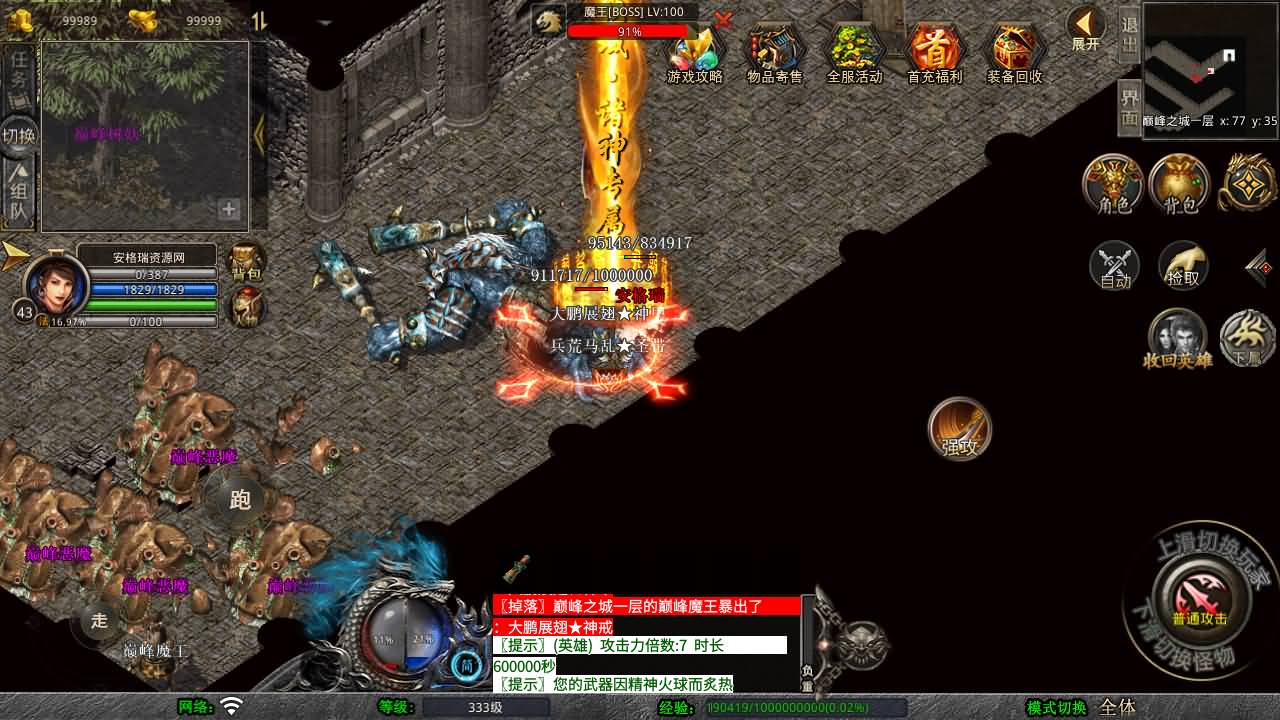Select the 走 walk movement button
The height and width of the screenshot is (720, 1280).
tap(99, 620)
